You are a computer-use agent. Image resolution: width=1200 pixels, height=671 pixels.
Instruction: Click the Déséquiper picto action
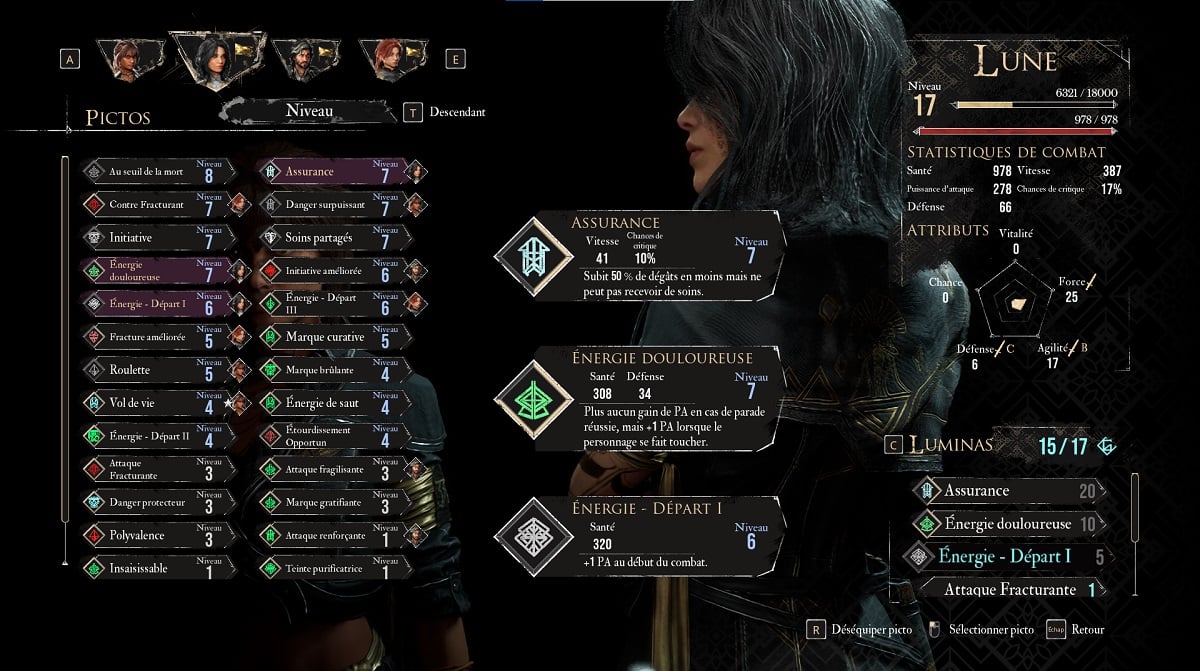pyautogui.click(x=860, y=630)
